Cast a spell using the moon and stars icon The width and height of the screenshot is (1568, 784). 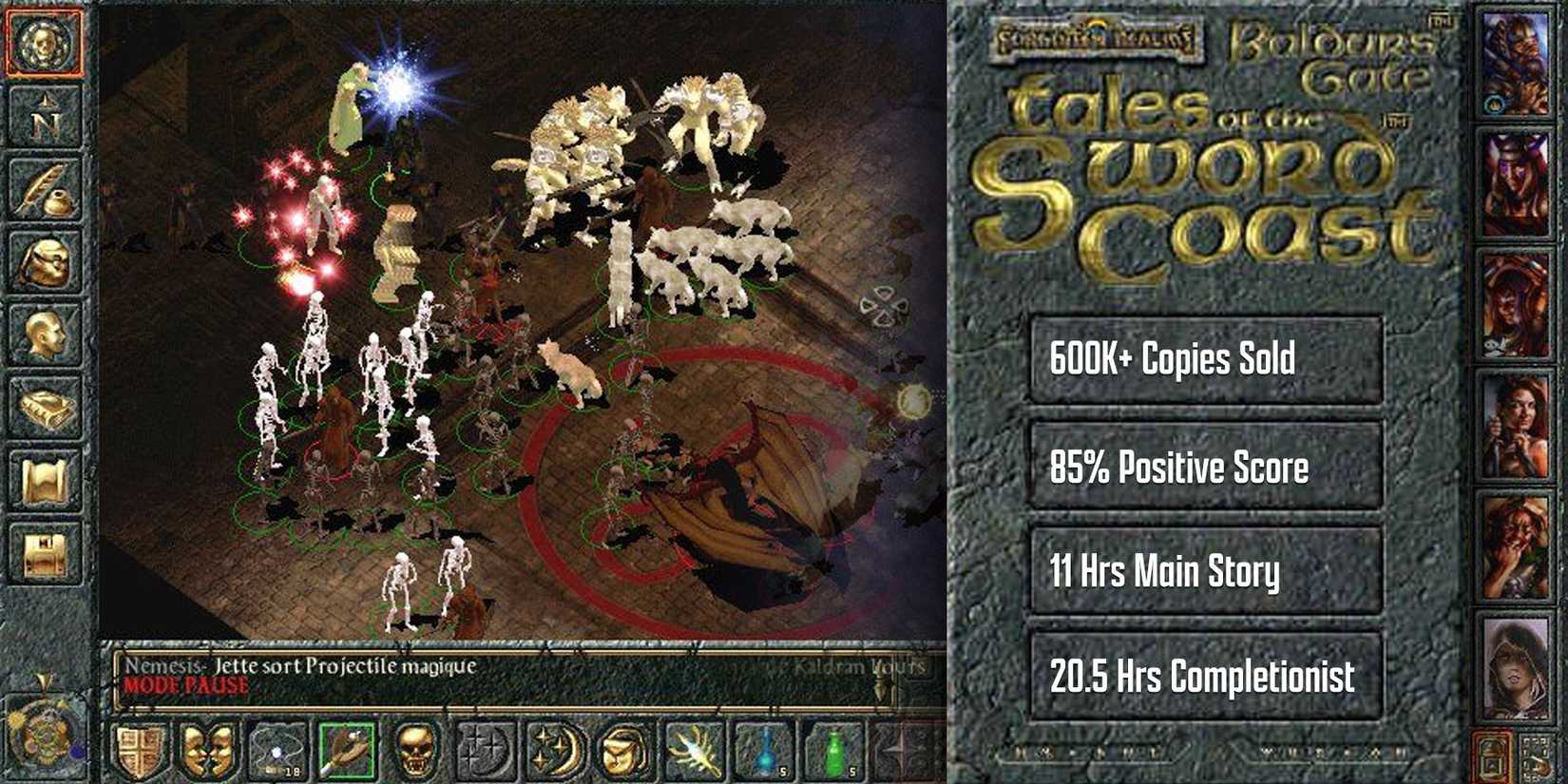click(x=556, y=751)
